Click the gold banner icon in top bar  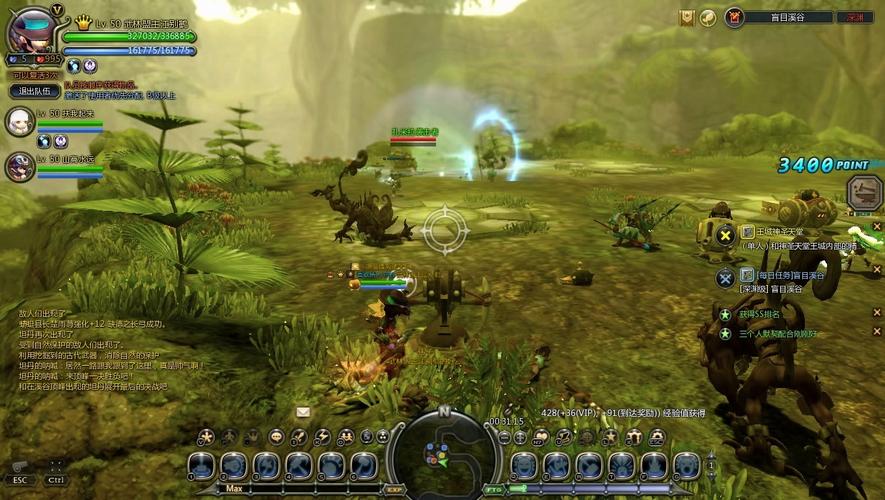(686, 17)
